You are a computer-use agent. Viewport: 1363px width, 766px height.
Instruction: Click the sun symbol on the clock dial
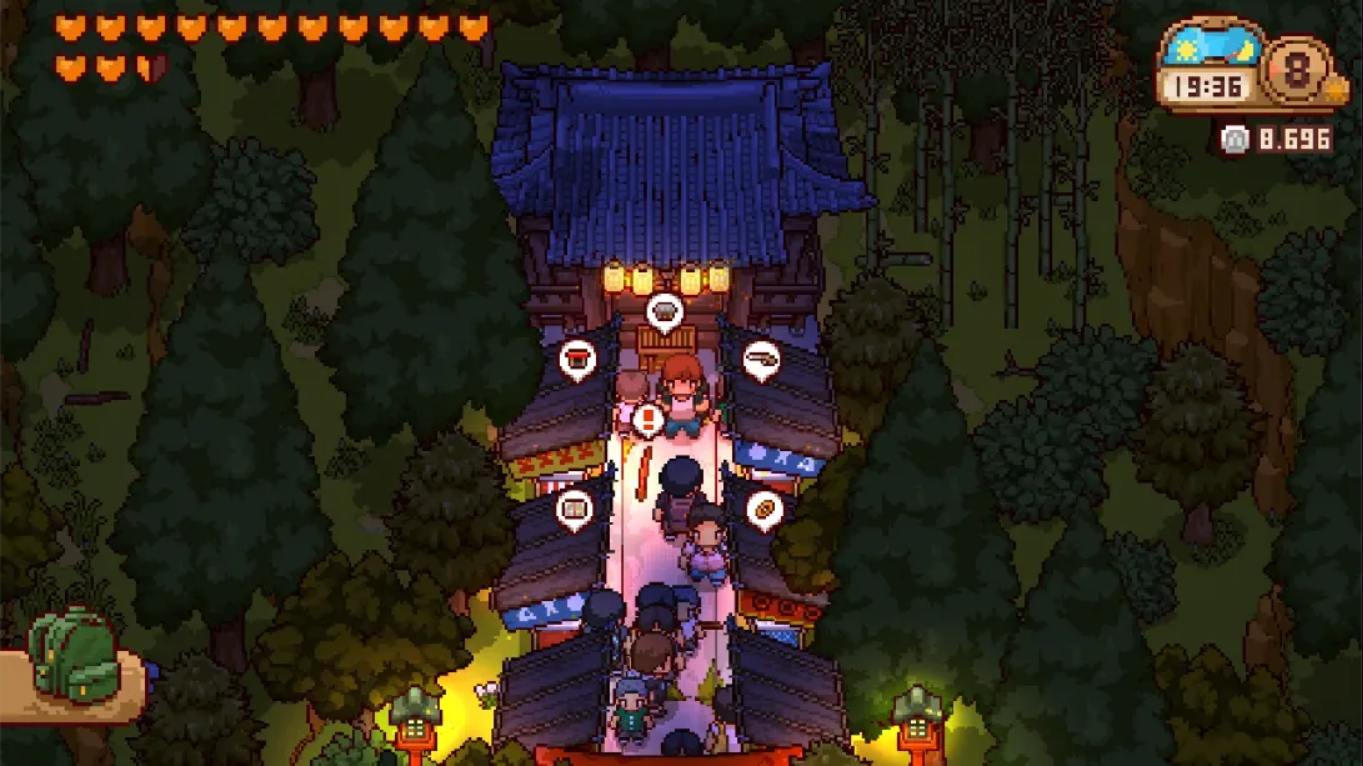coord(1187,48)
